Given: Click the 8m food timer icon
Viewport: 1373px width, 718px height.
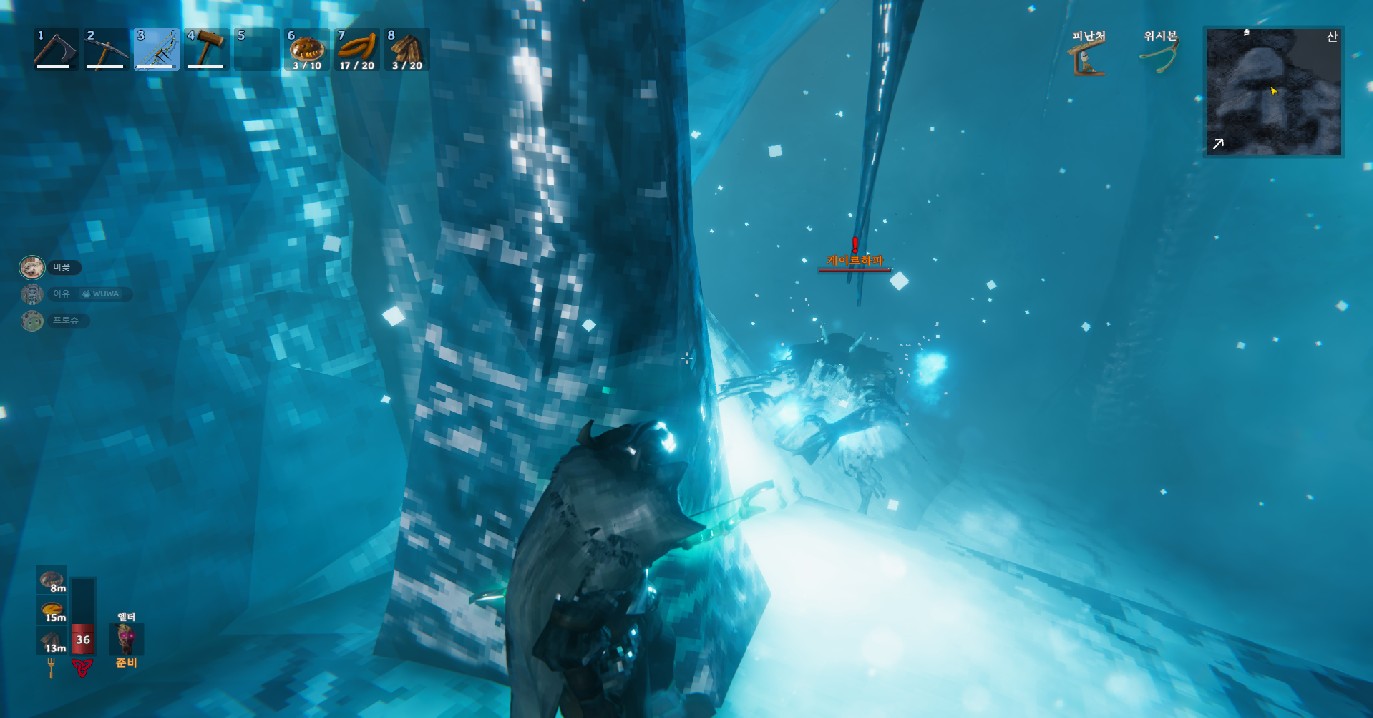Looking at the screenshot, I should pyautogui.click(x=52, y=581).
